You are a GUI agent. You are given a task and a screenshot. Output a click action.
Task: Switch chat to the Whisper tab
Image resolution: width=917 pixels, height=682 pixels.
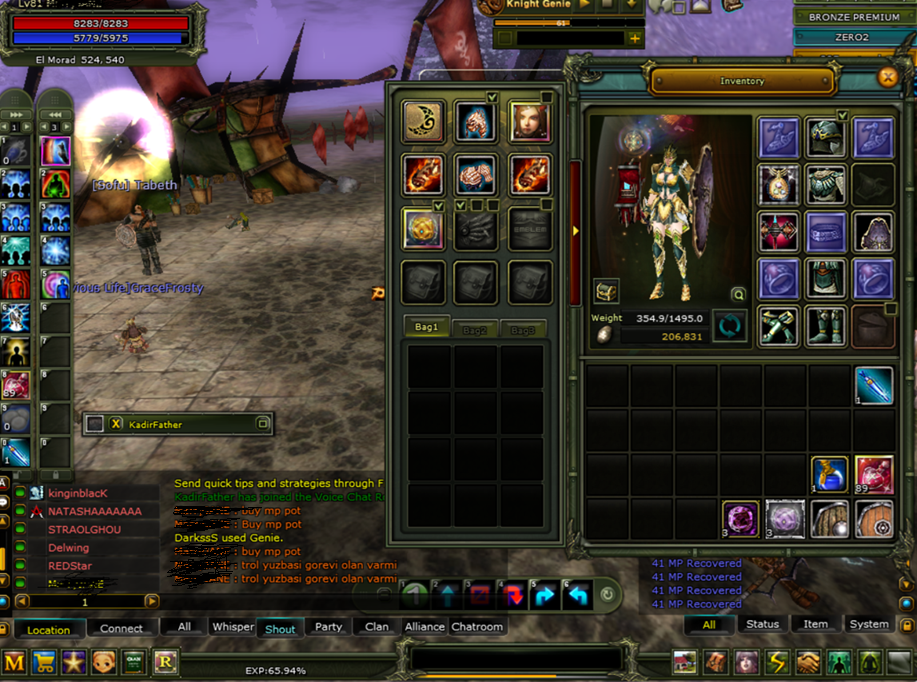pos(233,627)
